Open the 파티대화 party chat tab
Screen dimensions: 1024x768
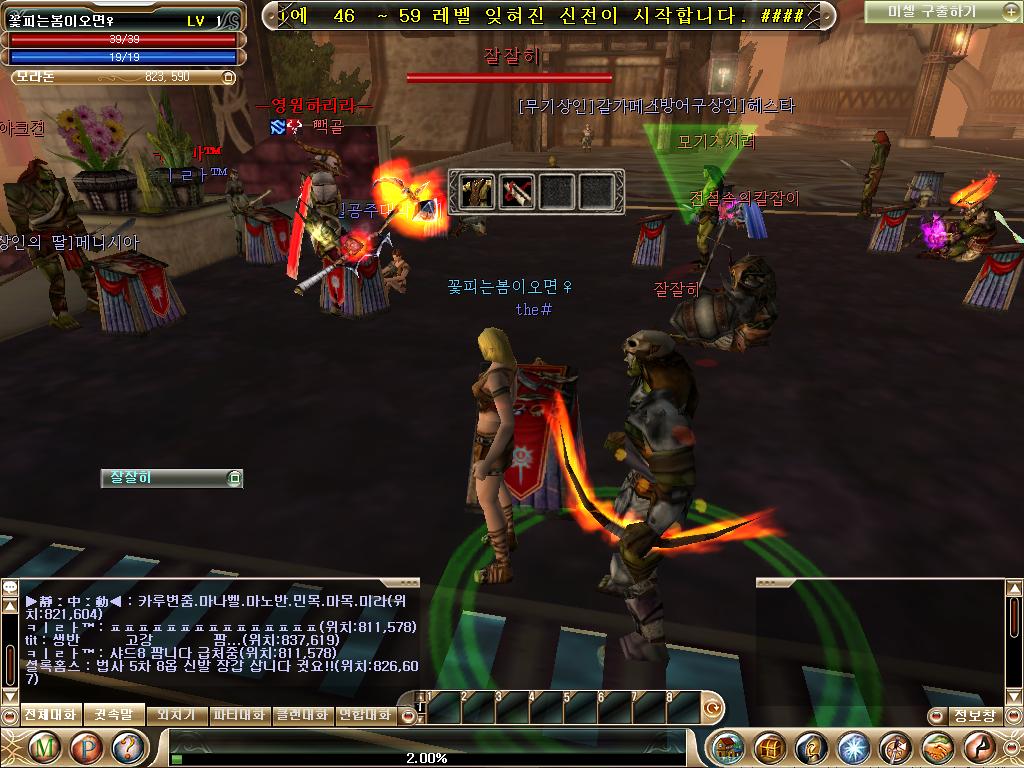pyautogui.click(x=240, y=715)
